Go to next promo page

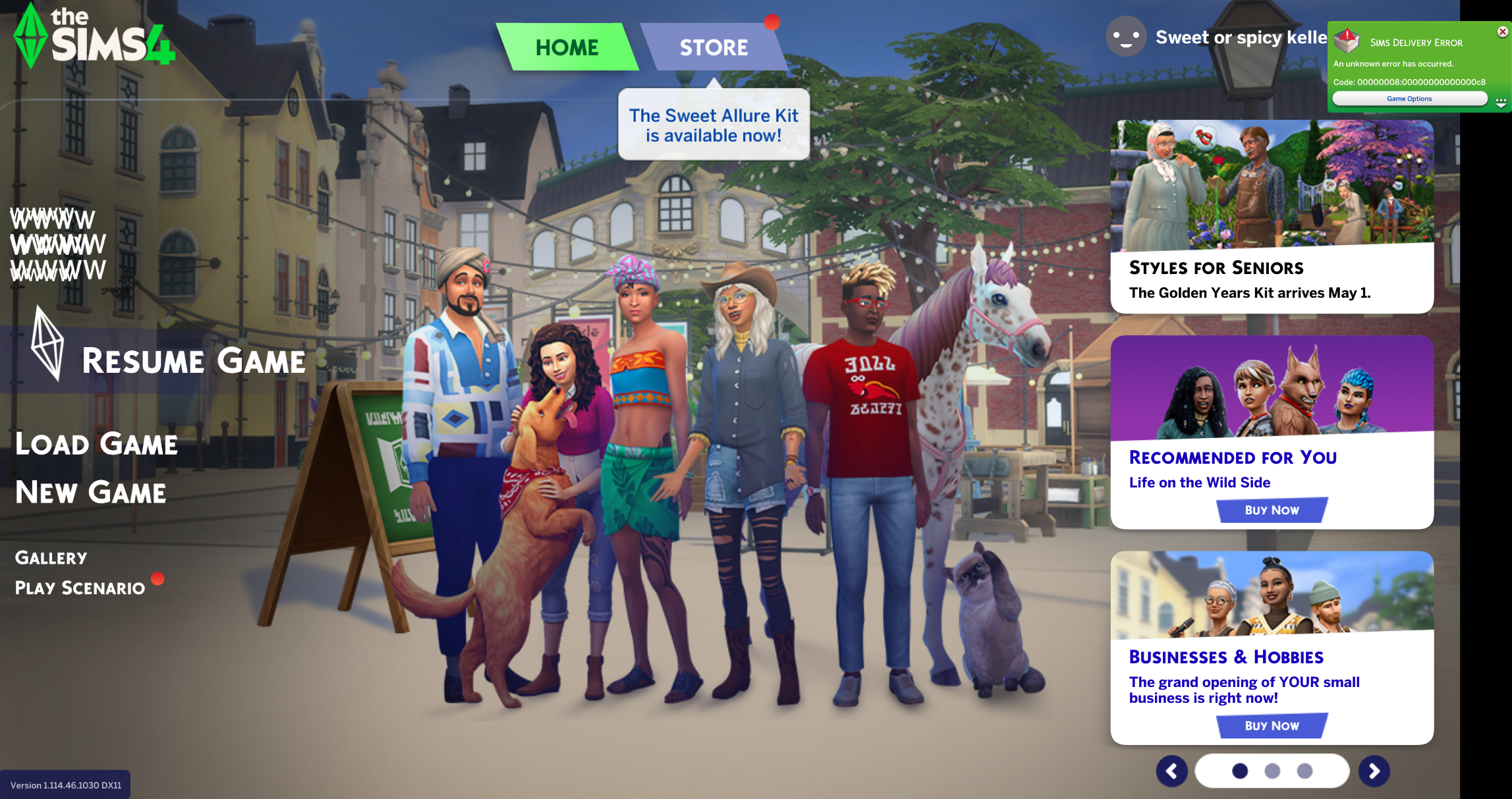pyautogui.click(x=1374, y=771)
